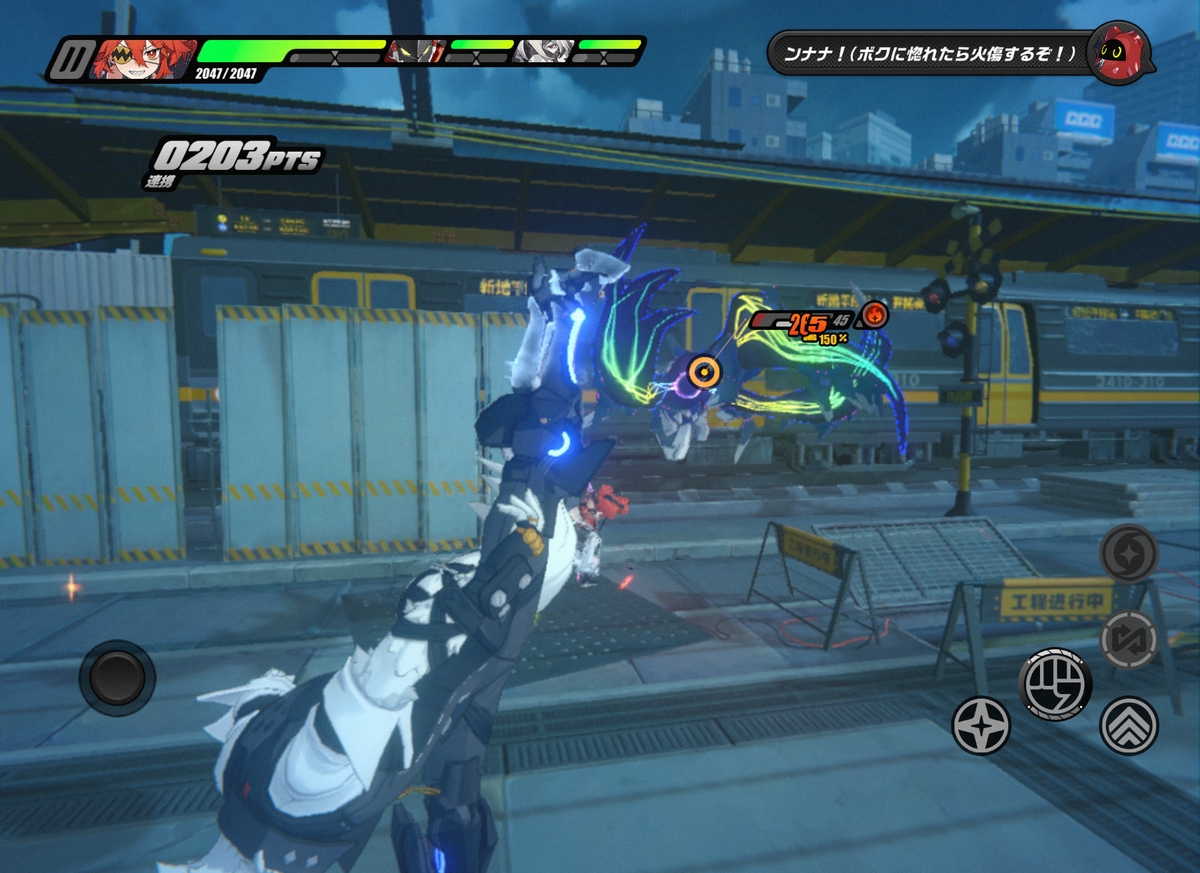Tap the virtual movement joystick
The image size is (1200, 873).
(x=117, y=677)
